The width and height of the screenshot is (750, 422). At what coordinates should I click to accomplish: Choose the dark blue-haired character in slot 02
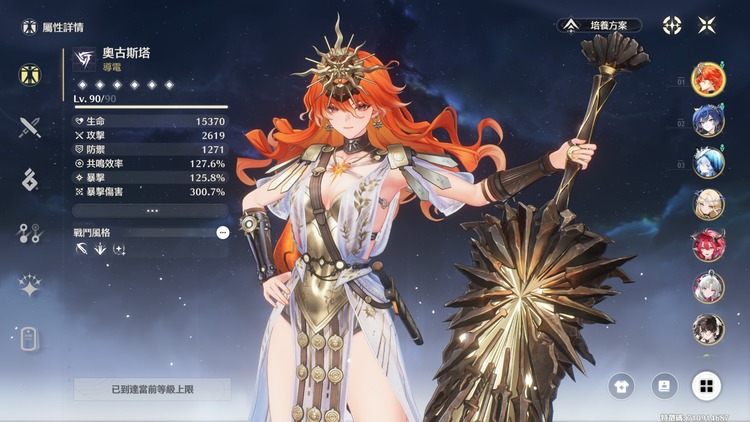[708, 121]
